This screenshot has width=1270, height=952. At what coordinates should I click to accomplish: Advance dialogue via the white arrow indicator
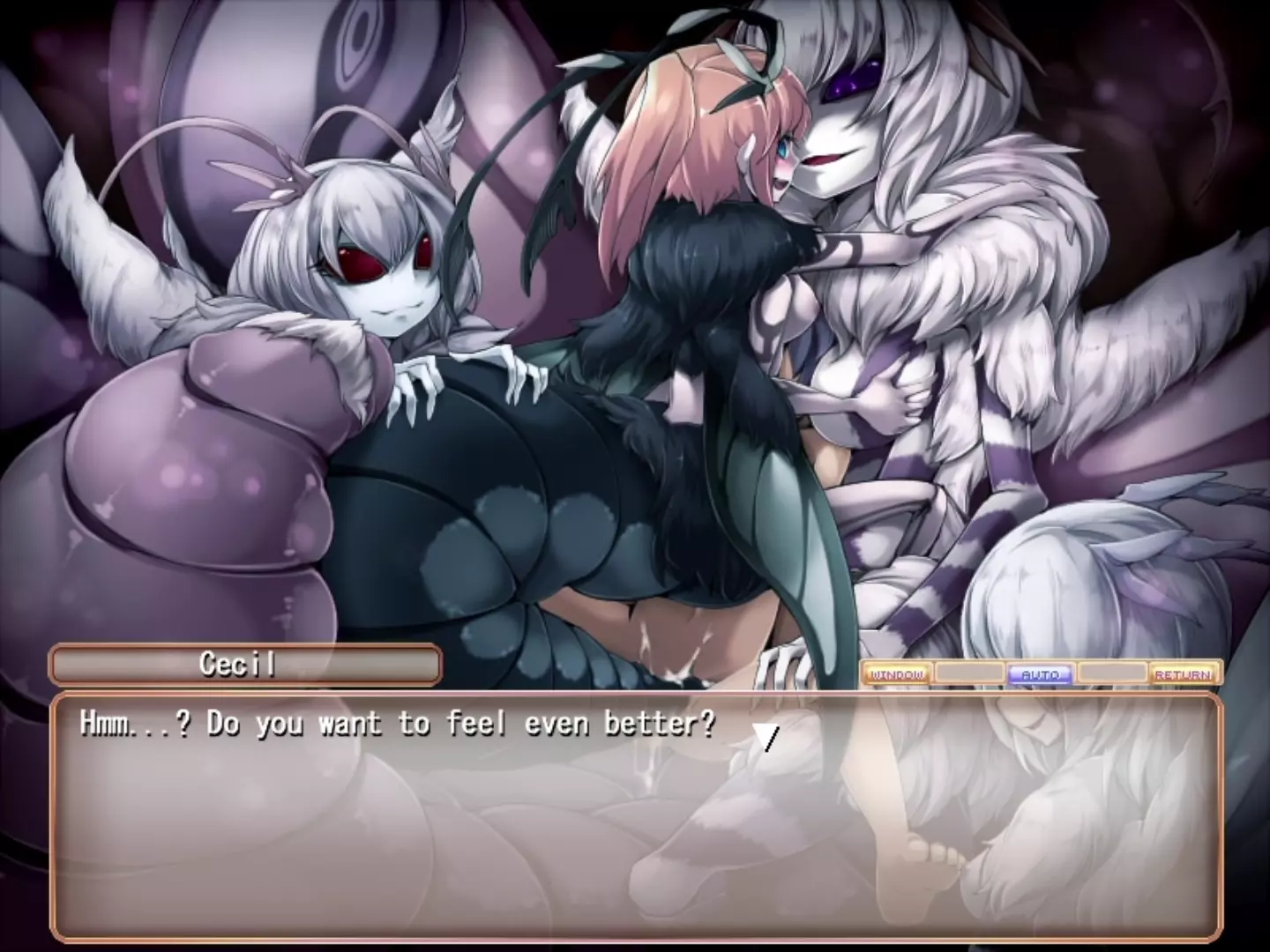pos(768,738)
